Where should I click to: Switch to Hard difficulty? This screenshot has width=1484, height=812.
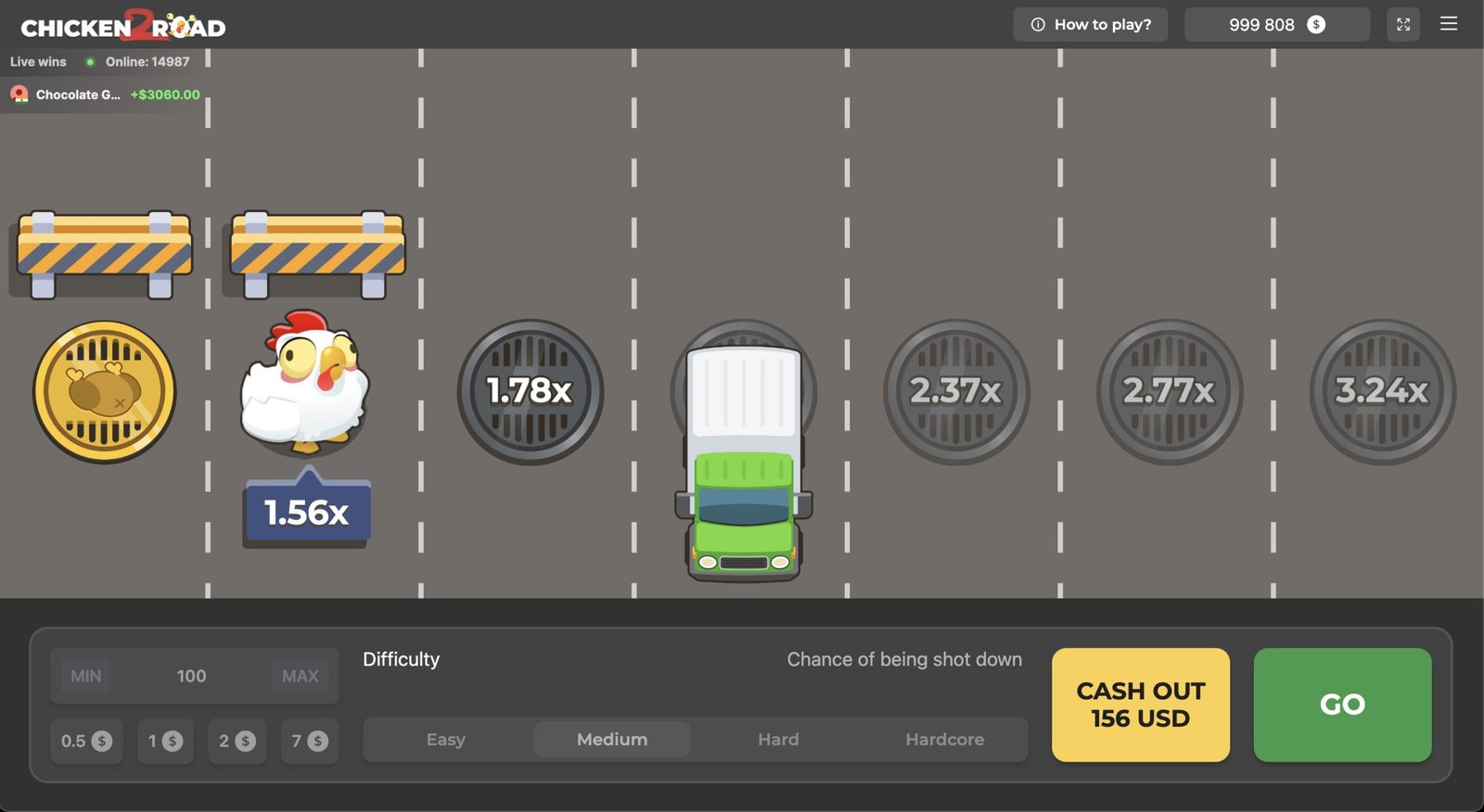tap(778, 740)
